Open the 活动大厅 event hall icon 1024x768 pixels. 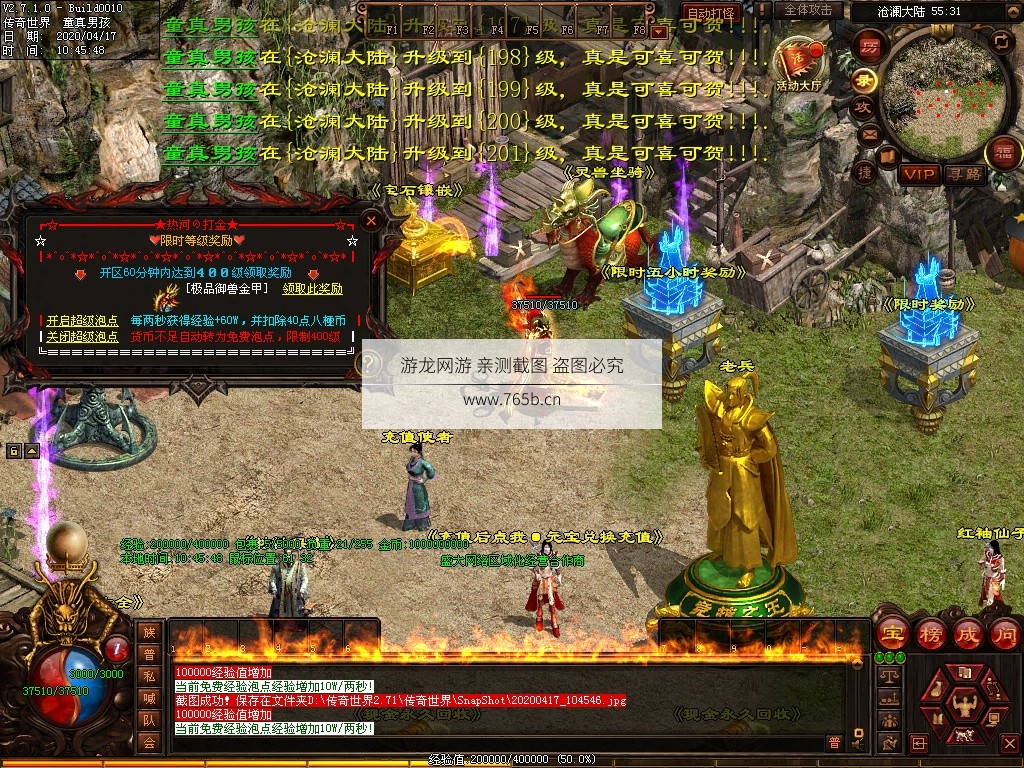tap(797, 65)
